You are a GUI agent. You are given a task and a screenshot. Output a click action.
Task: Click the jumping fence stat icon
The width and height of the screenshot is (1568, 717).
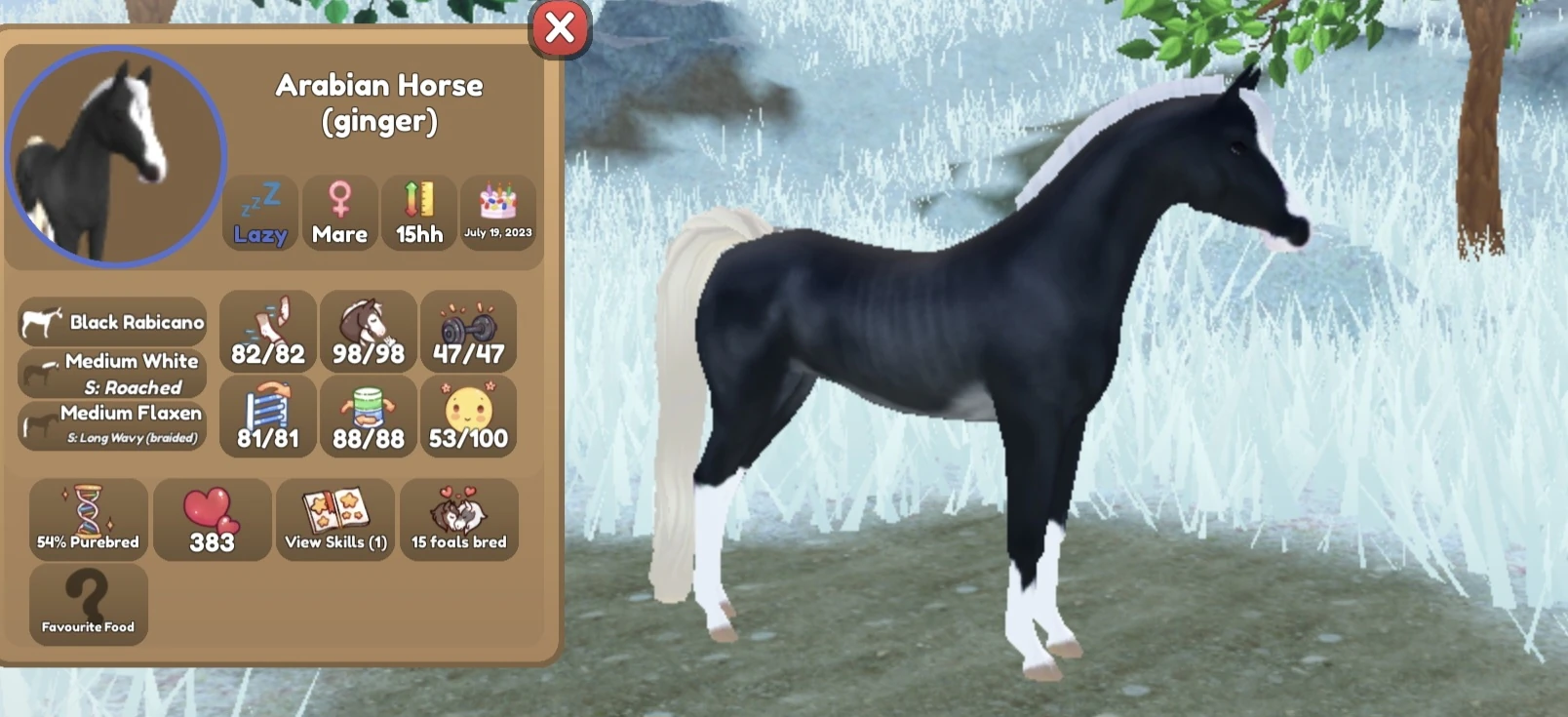267,418
